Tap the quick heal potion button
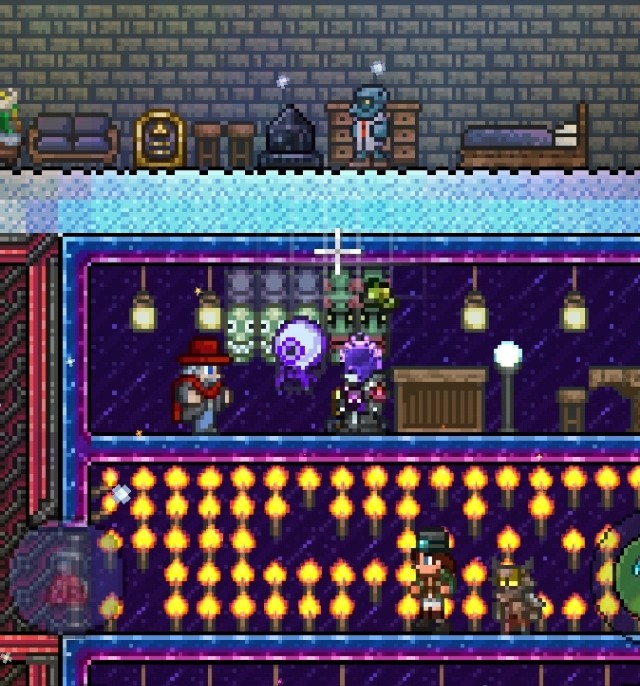 coord(67,577)
